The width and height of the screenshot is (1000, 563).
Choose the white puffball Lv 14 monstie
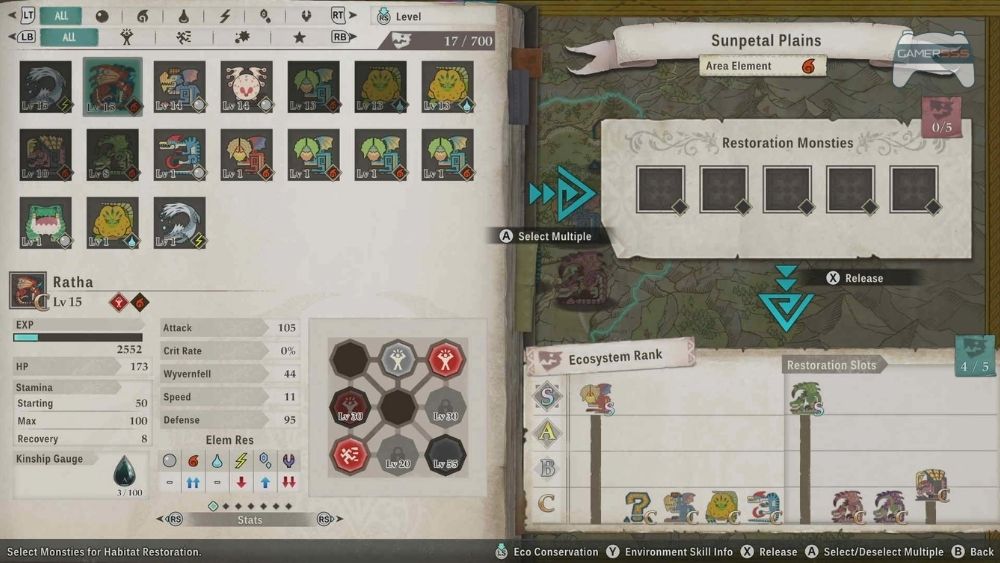(x=246, y=86)
